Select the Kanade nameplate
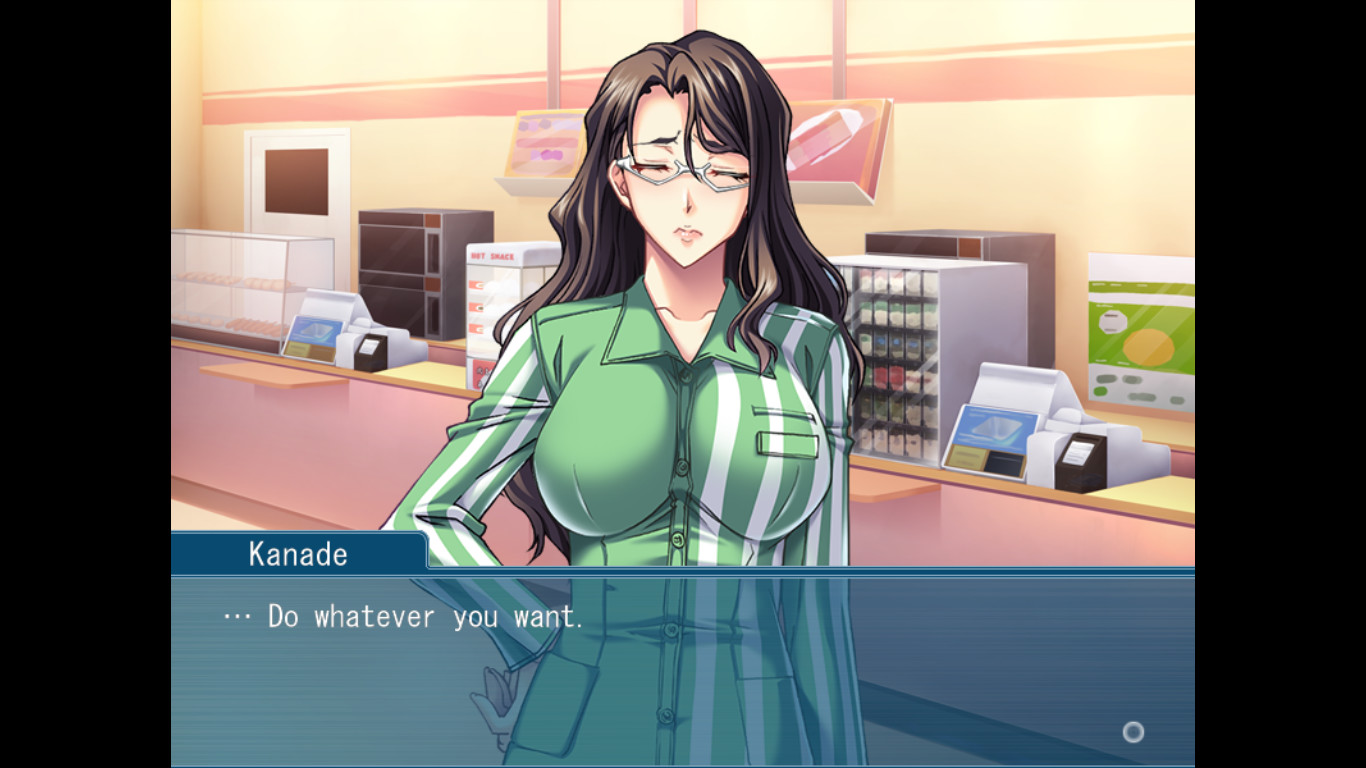The height and width of the screenshot is (768, 1366). point(297,554)
